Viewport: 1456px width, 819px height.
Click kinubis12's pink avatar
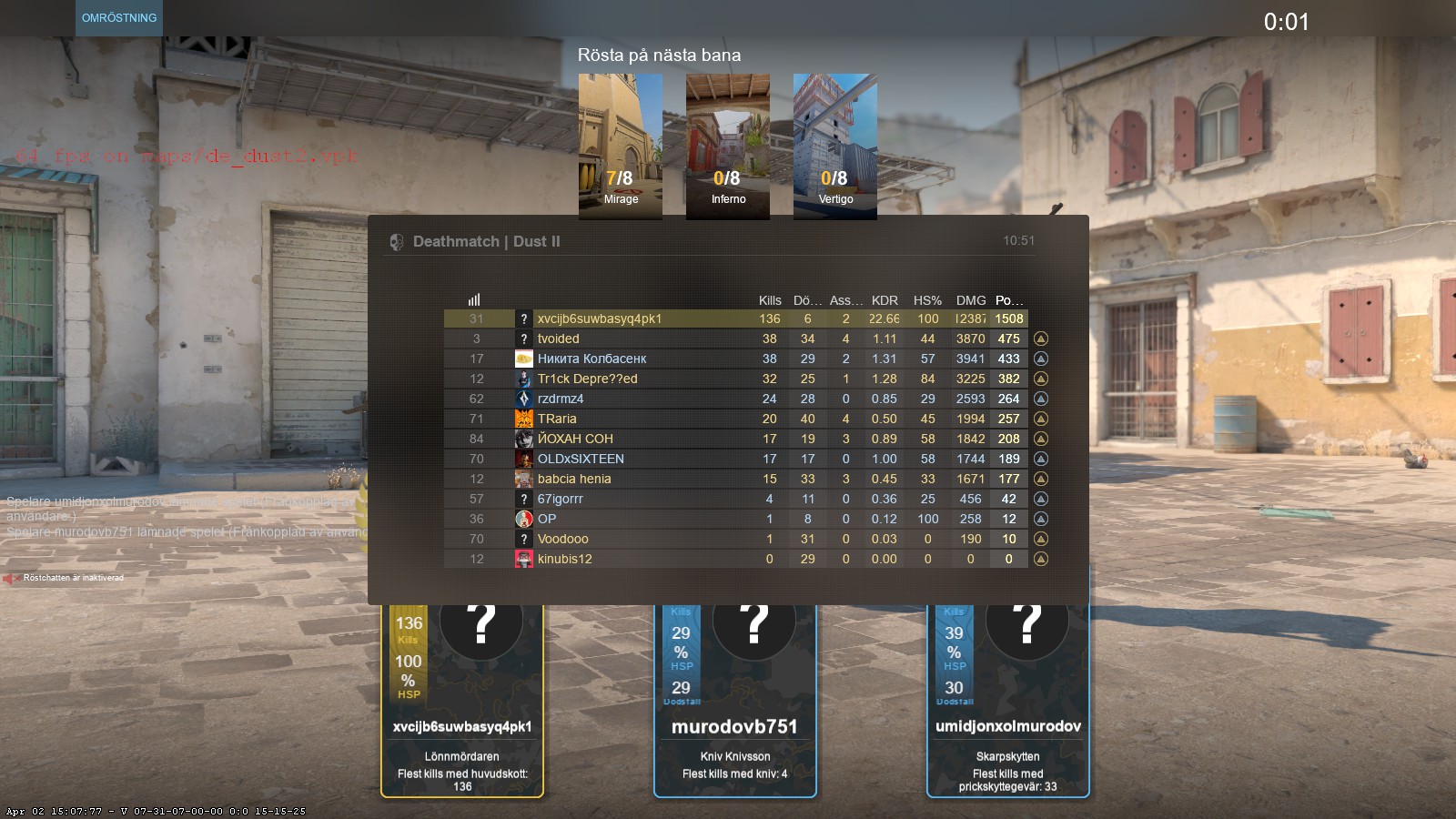tap(523, 559)
